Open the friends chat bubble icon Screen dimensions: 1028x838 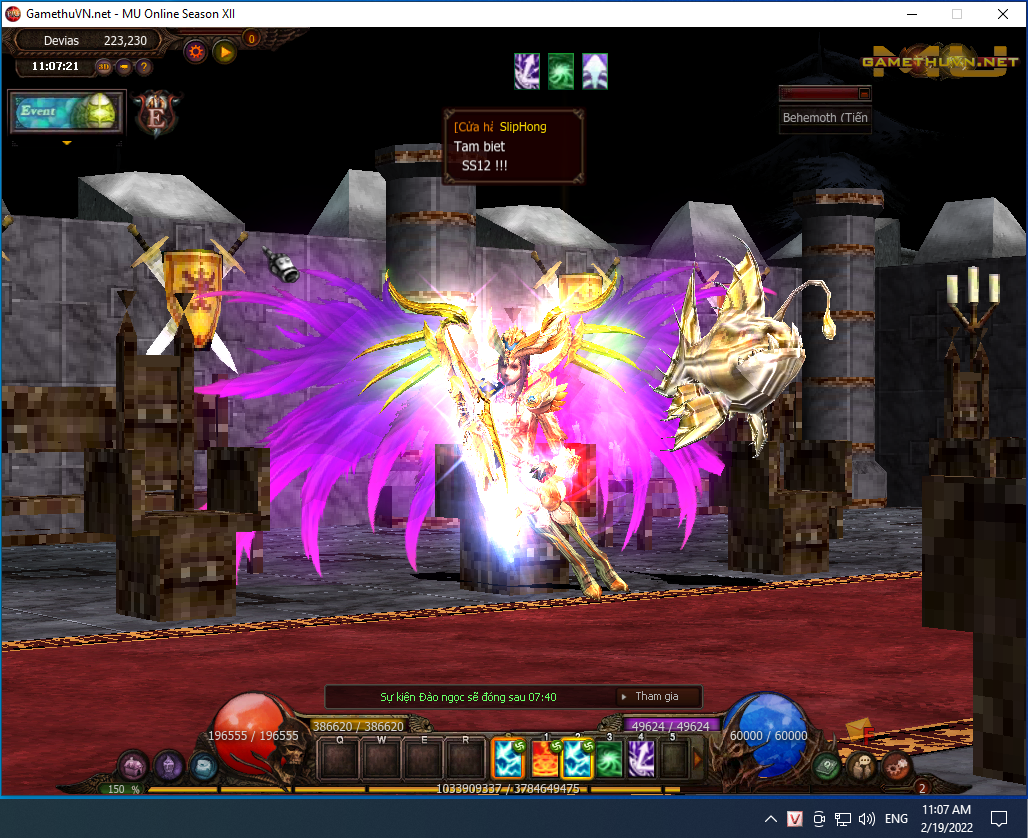coord(860,766)
